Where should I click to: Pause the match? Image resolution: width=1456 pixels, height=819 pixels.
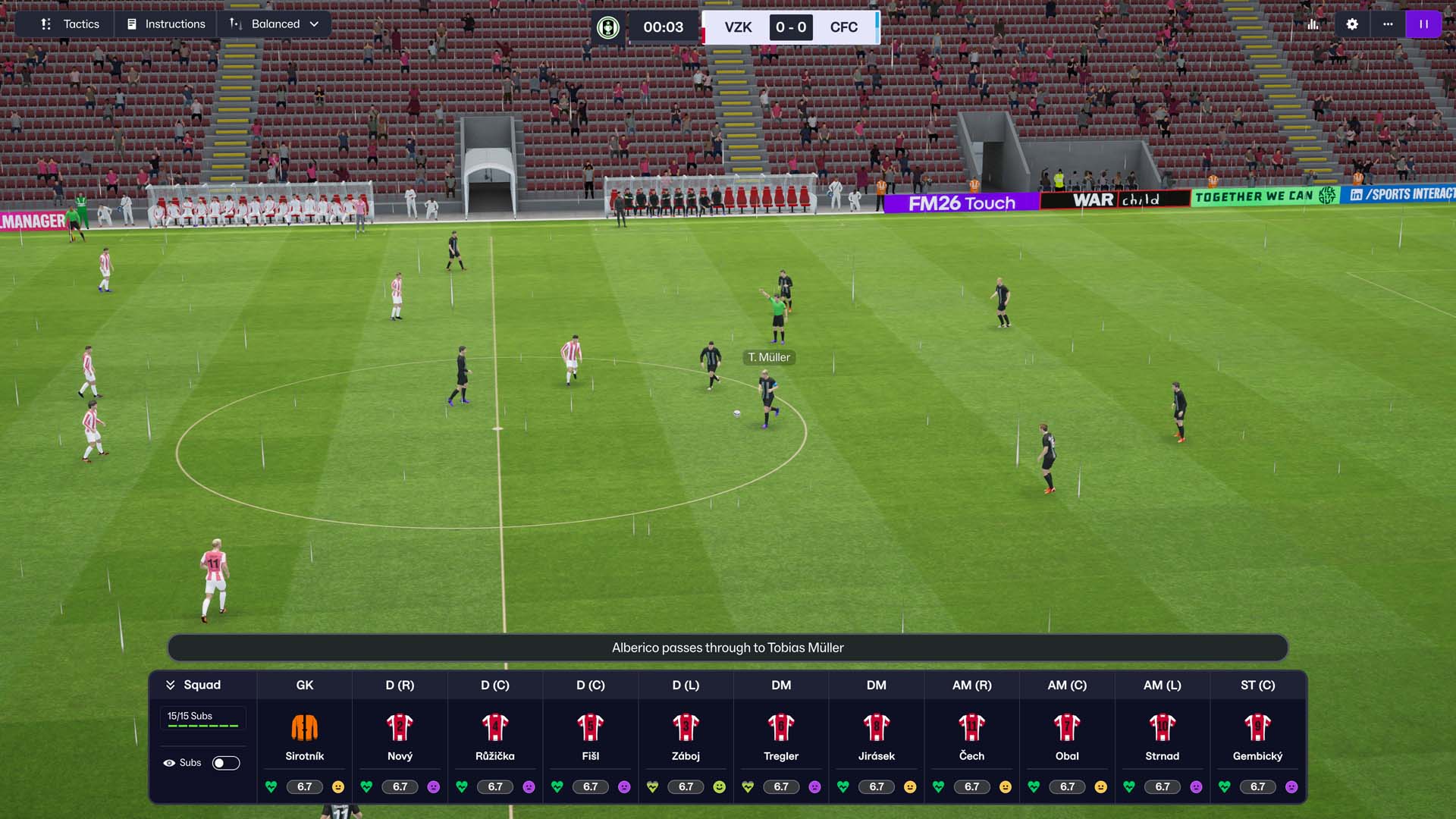click(1423, 24)
